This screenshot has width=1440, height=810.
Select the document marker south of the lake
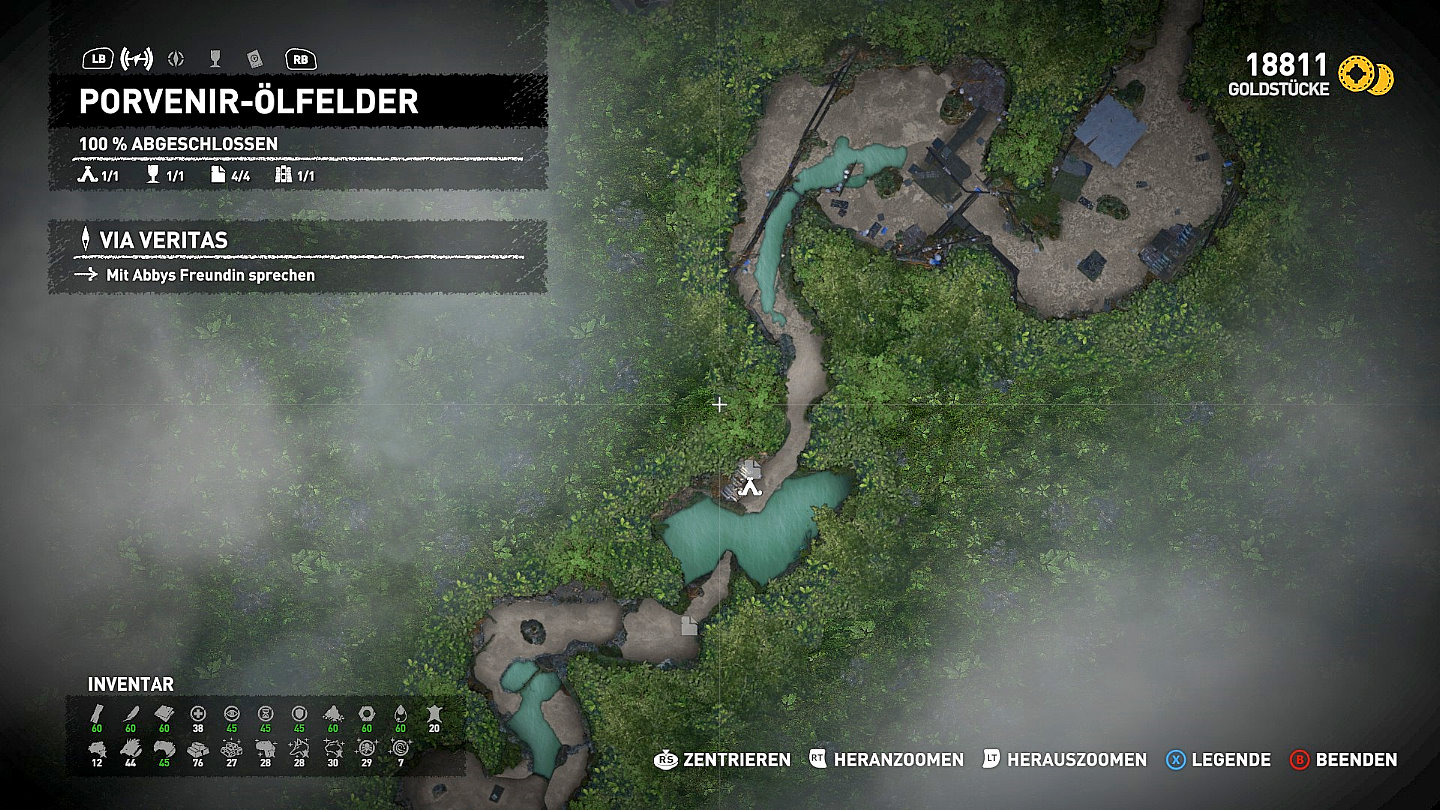point(690,626)
